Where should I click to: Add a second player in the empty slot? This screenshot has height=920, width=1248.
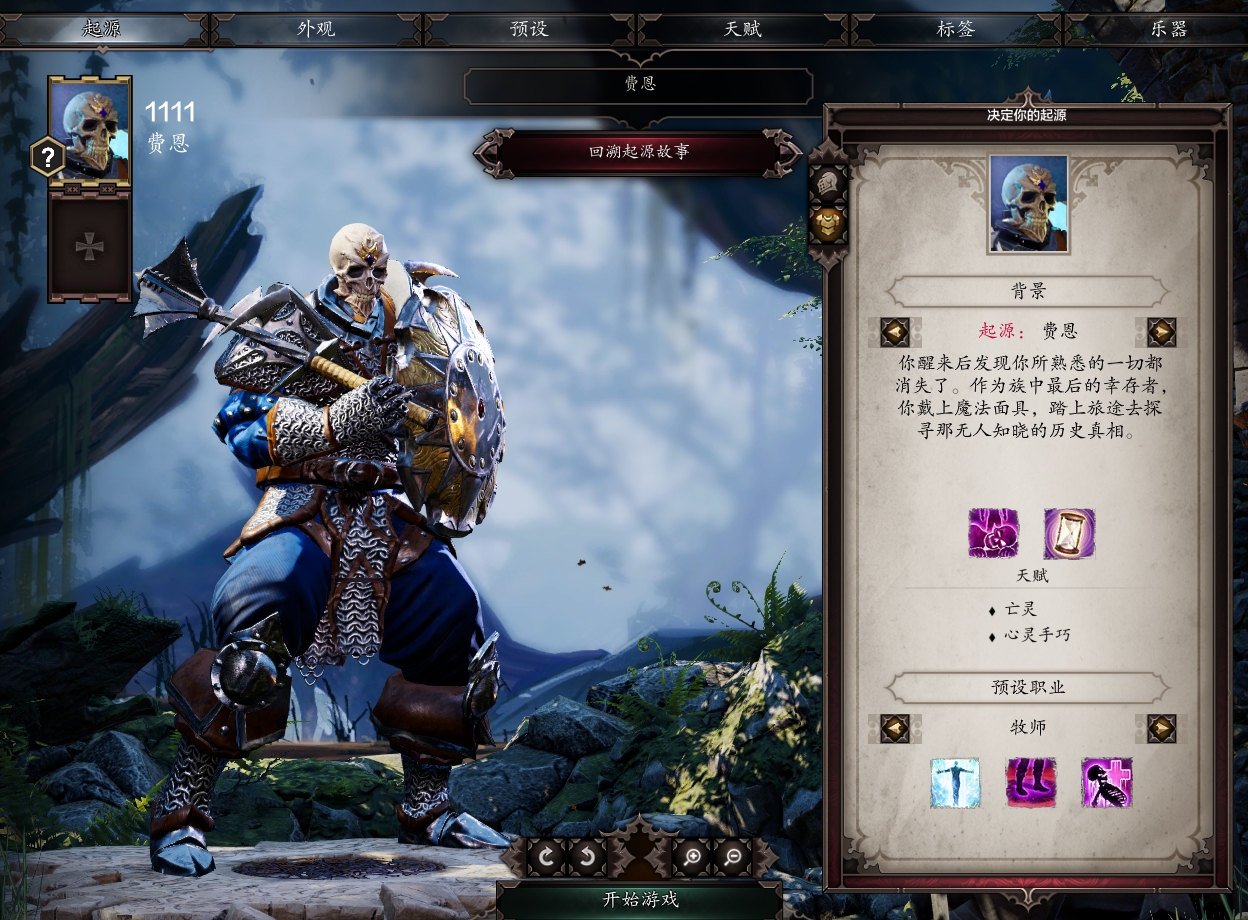click(90, 246)
